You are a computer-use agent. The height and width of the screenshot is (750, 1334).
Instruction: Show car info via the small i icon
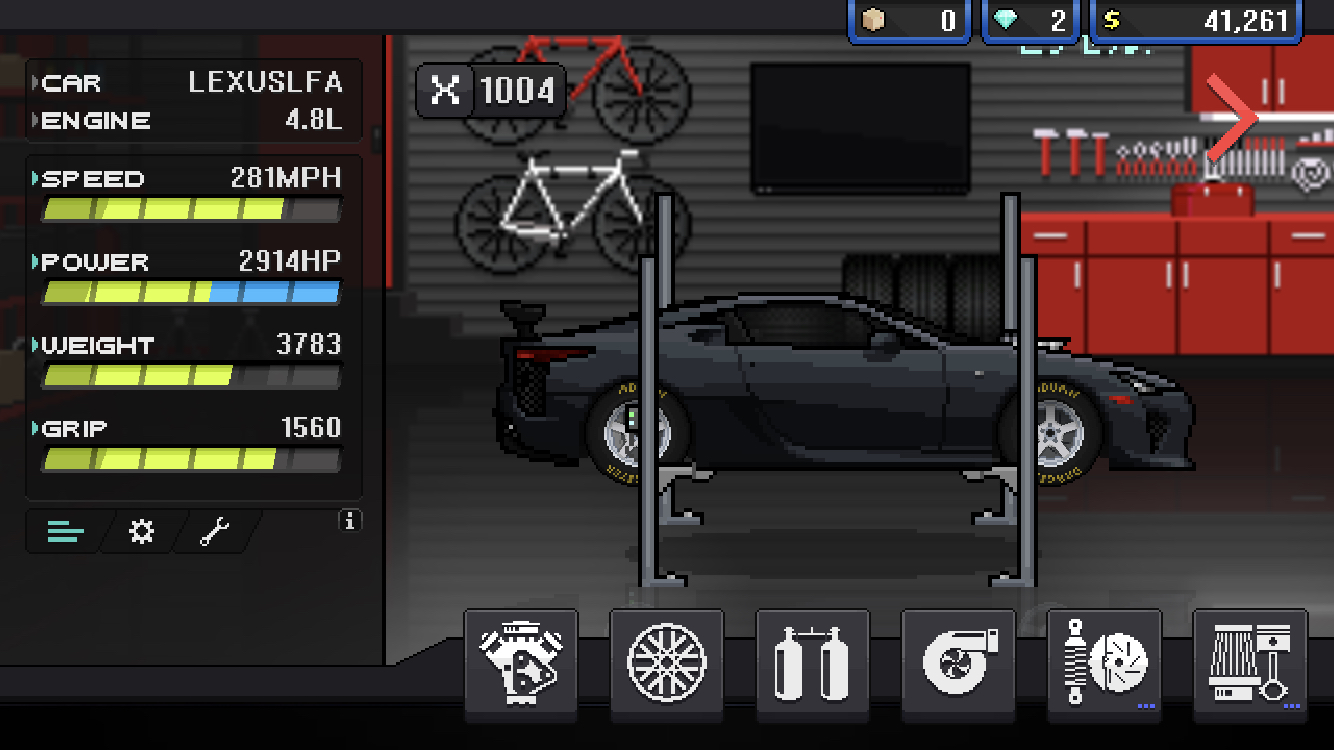(350, 521)
